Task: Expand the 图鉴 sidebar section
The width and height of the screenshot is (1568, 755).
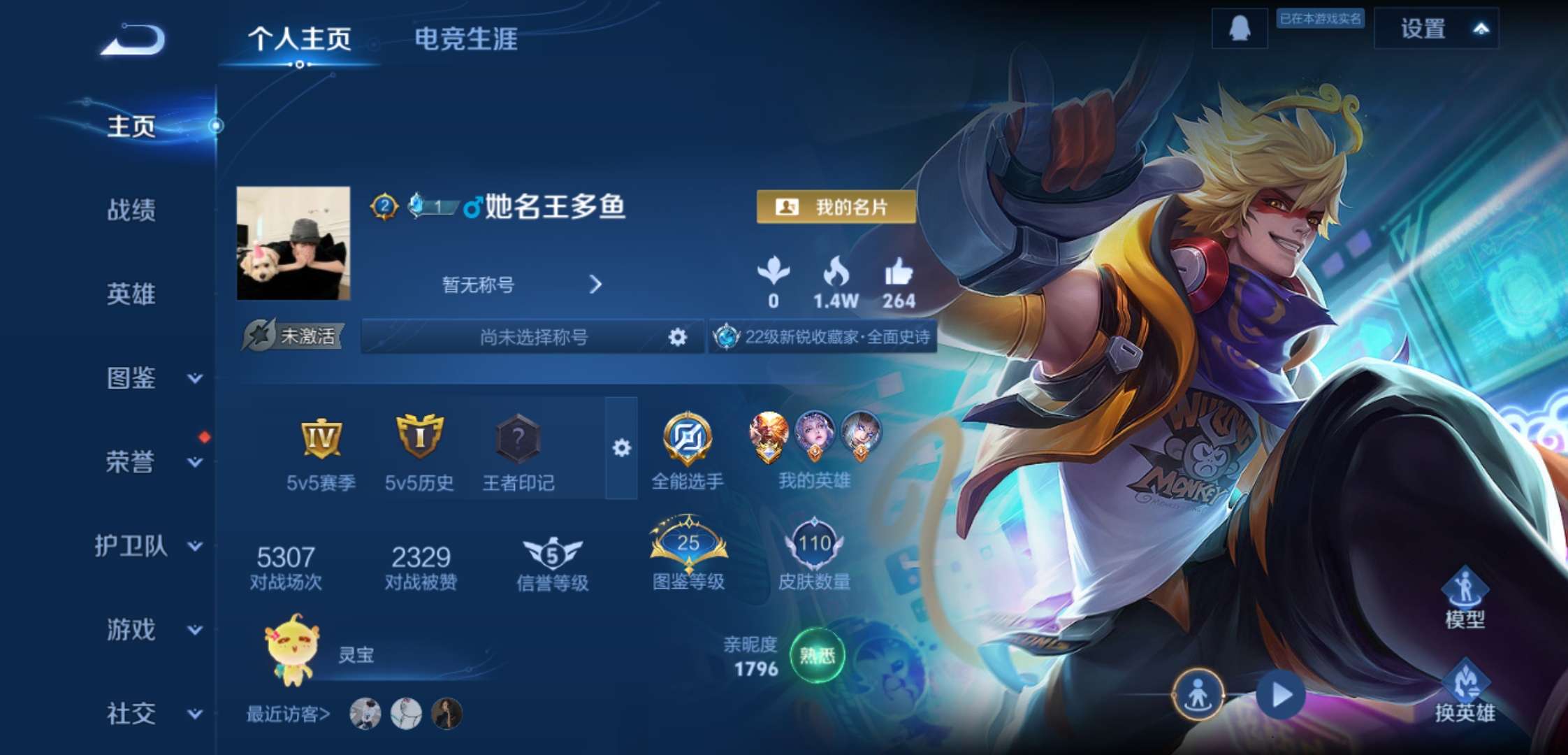Action: (129, 380)
